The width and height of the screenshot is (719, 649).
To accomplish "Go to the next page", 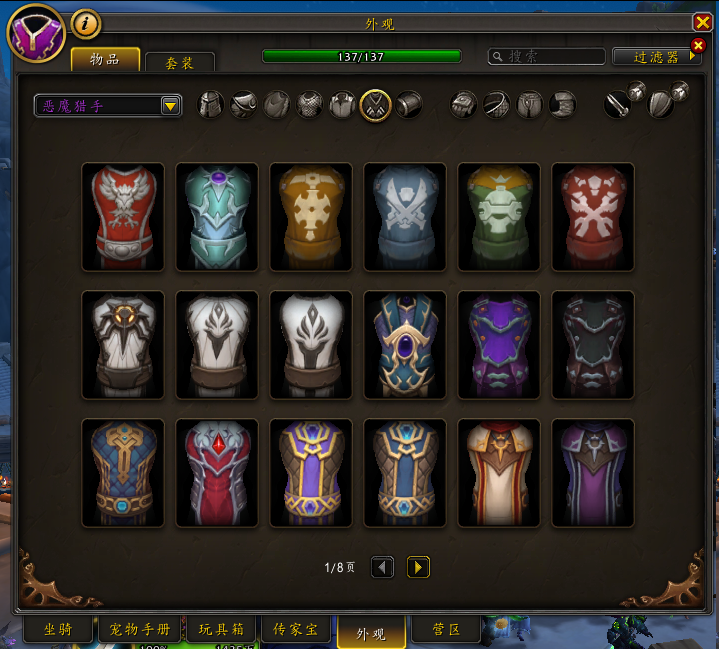I will click(418, 567).
